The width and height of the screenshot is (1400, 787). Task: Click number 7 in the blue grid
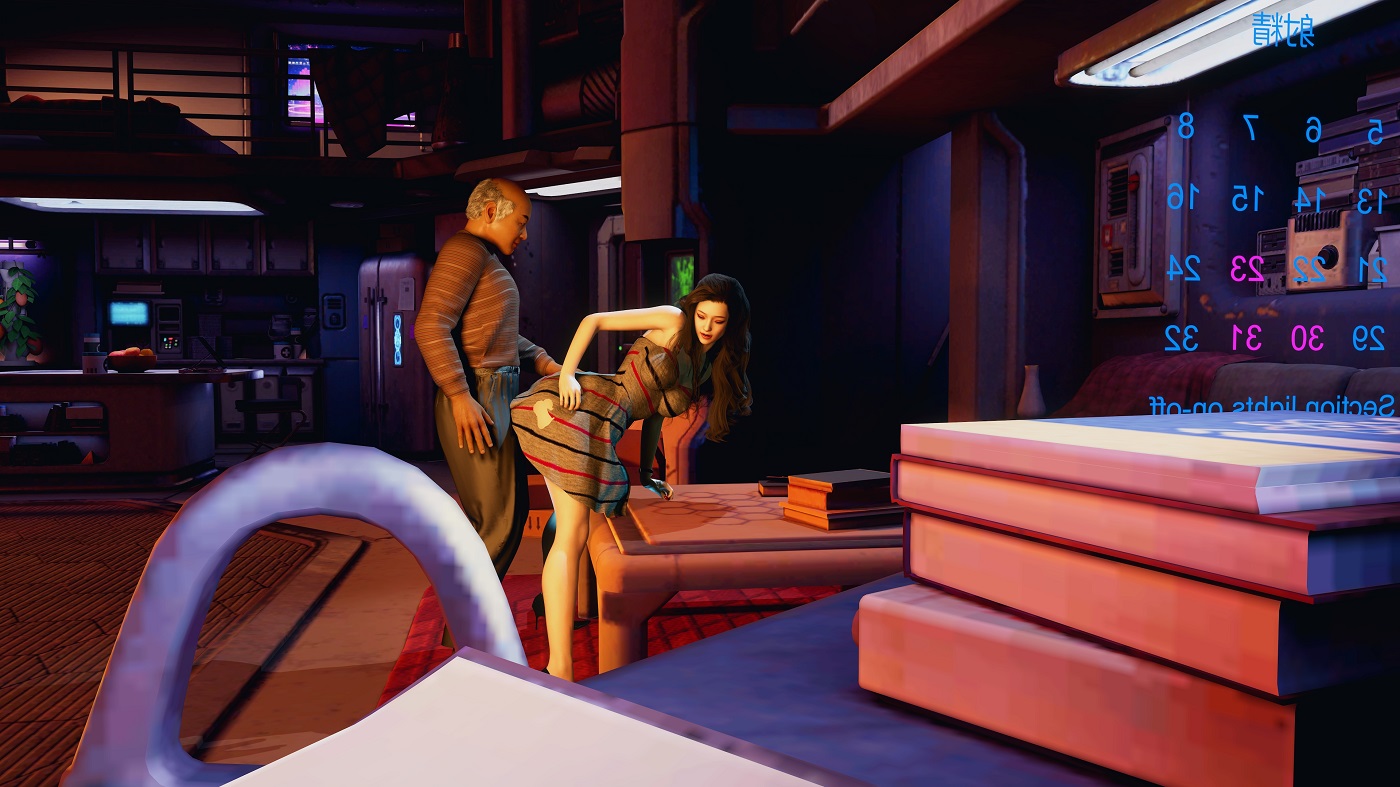coord(1250,128)
